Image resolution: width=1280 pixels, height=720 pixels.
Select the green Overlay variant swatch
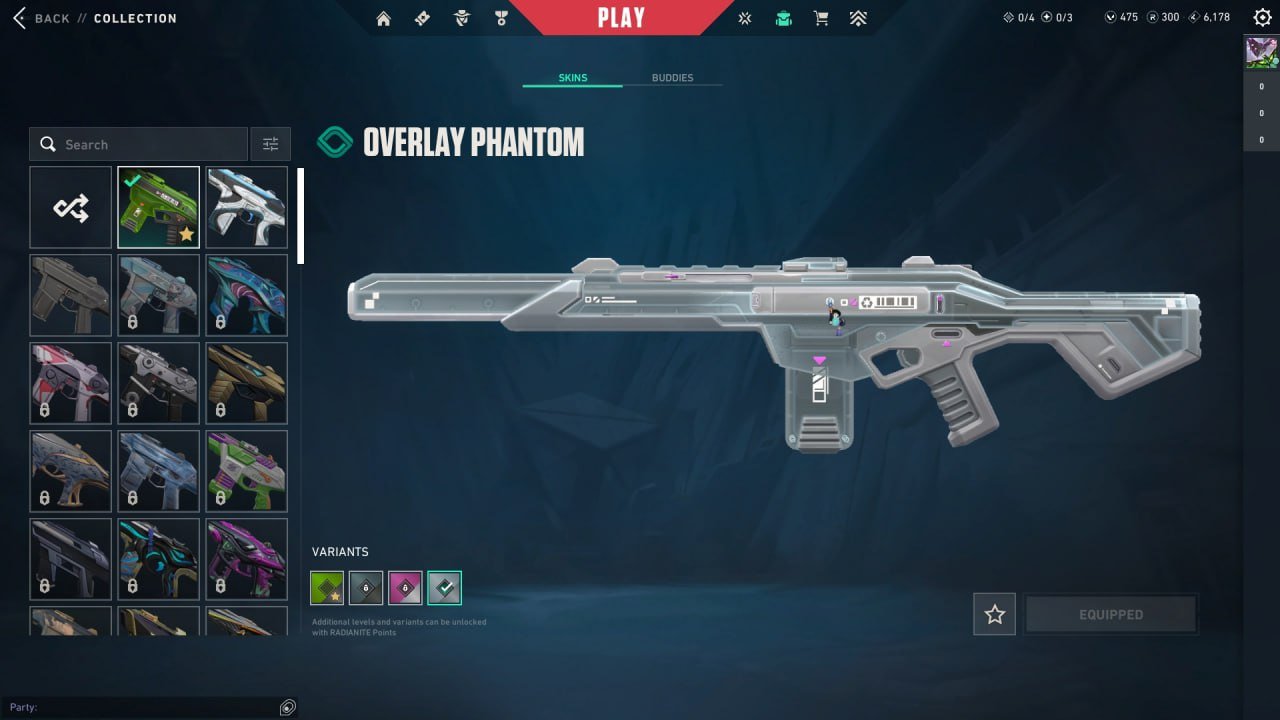[326, 588]
